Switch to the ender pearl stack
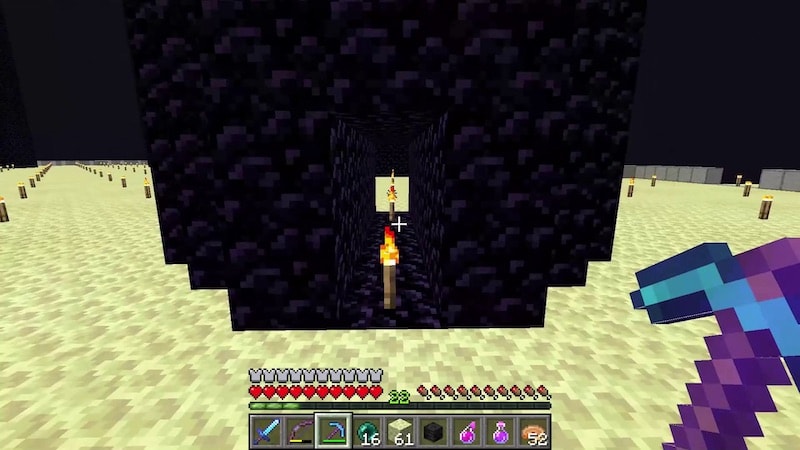This screenshot has width=800, height=450. (x=366, y=431)
